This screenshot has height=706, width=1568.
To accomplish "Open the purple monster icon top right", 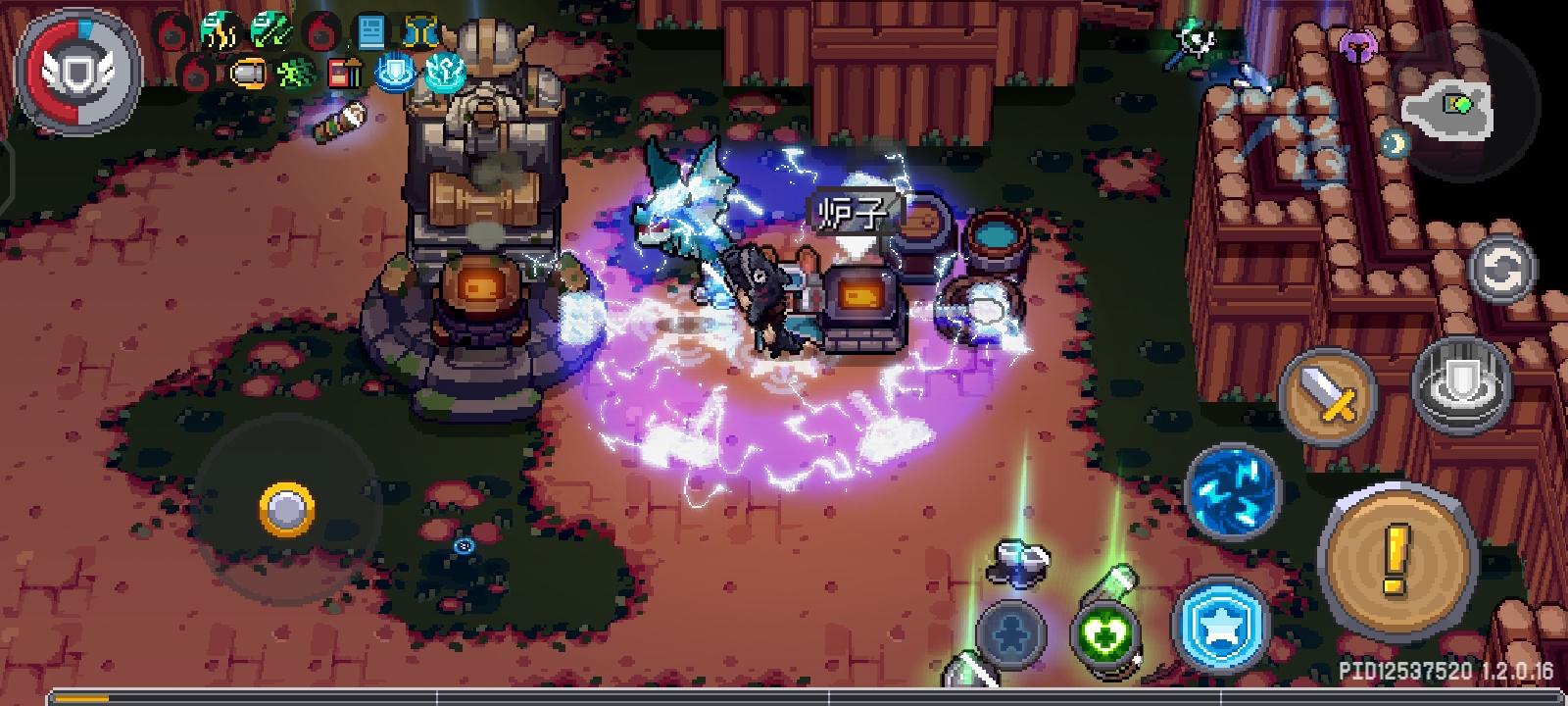I will pos(1360,45).
